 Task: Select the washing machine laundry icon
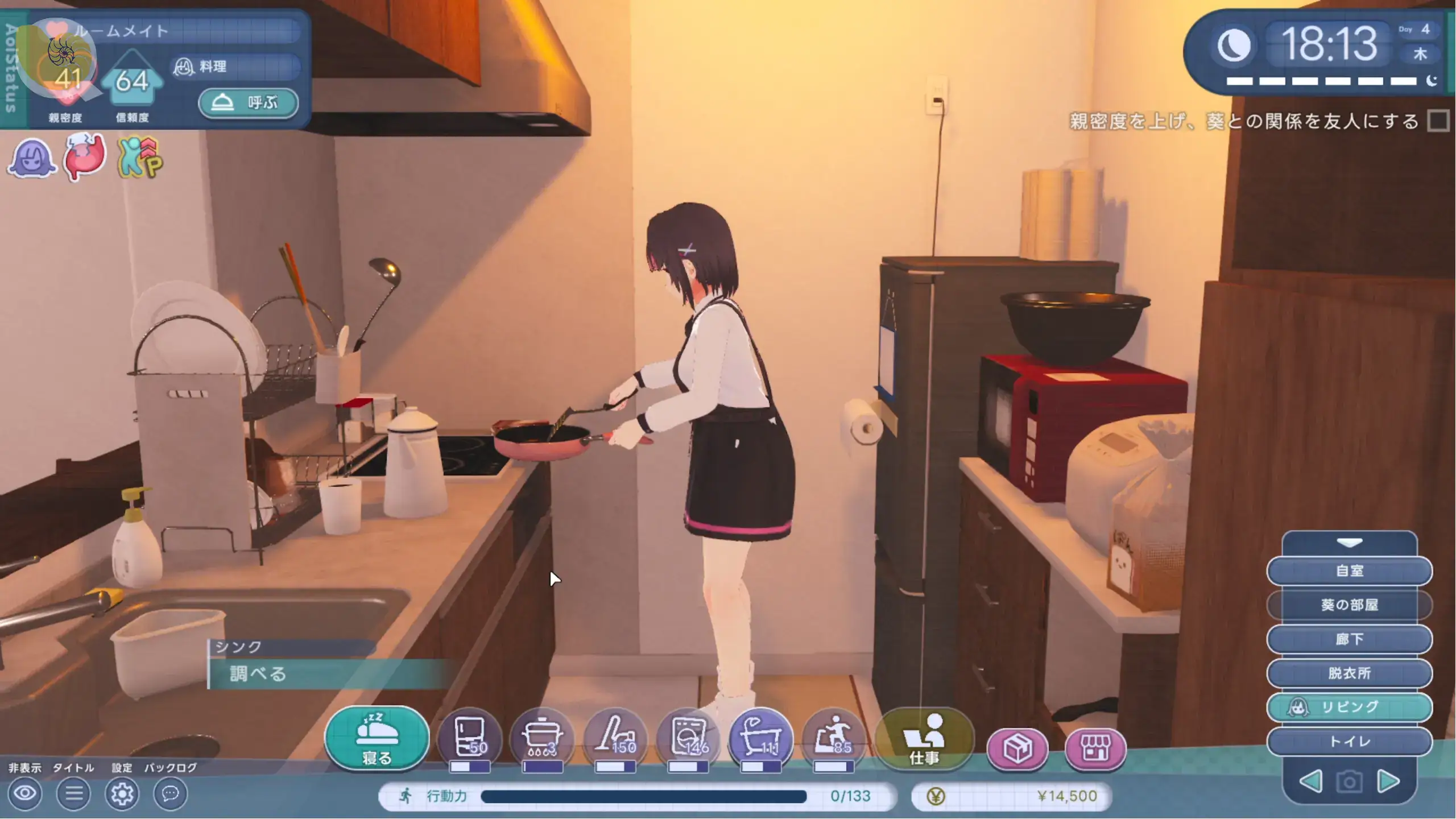(688, 738)
